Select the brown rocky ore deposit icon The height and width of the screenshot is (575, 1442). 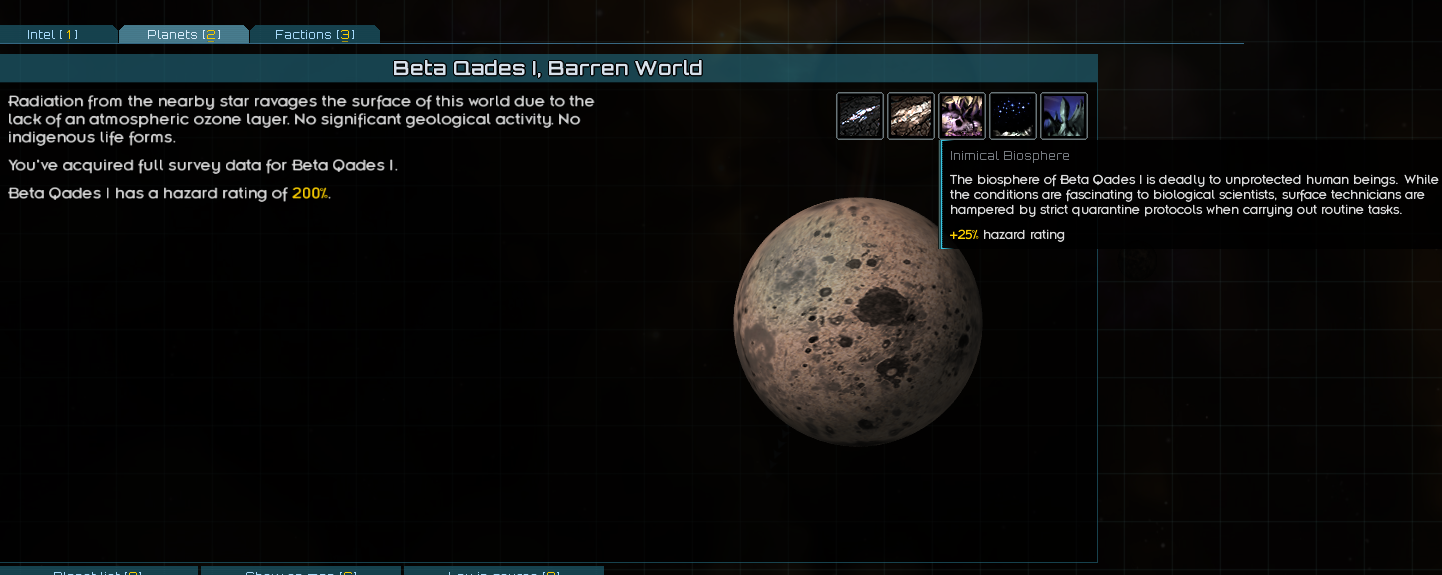pyautogui.click(x=911, y=116)
